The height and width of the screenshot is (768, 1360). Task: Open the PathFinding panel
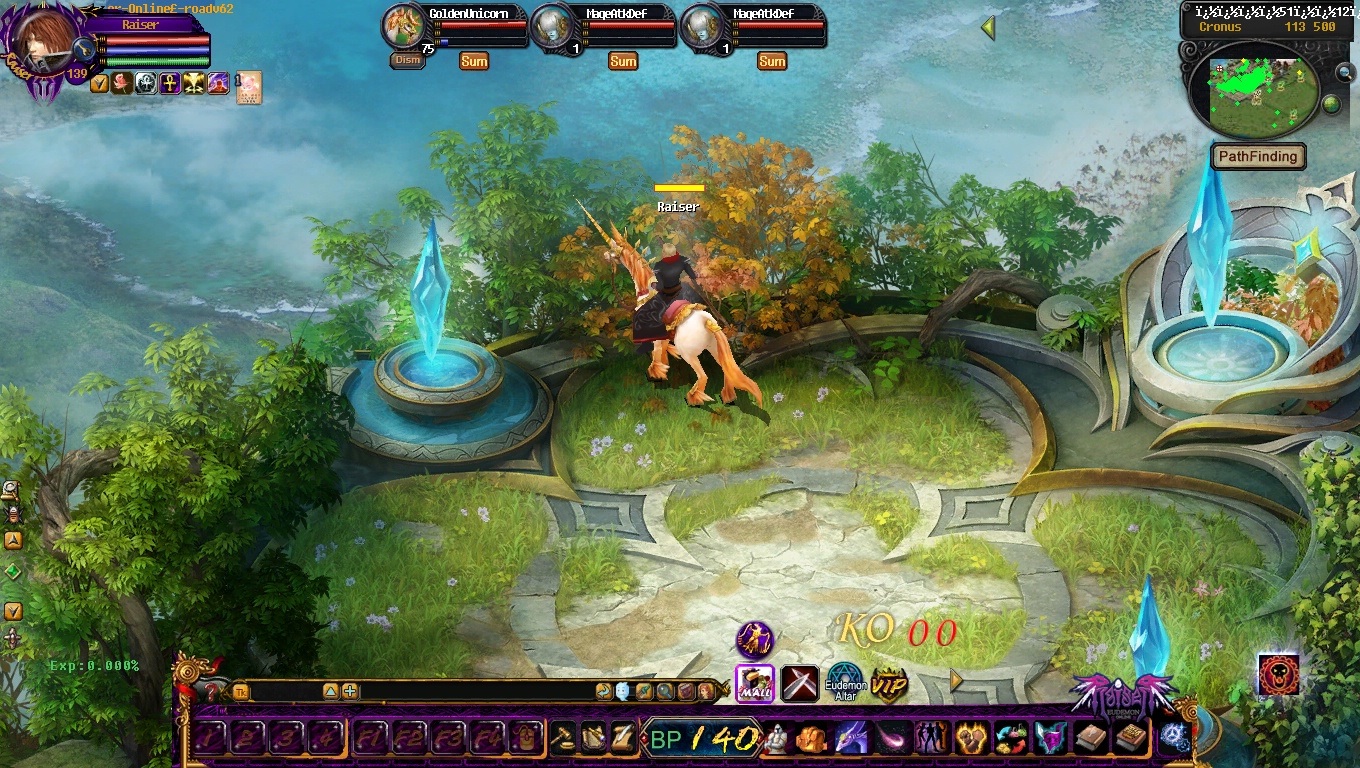(1258, 157)
